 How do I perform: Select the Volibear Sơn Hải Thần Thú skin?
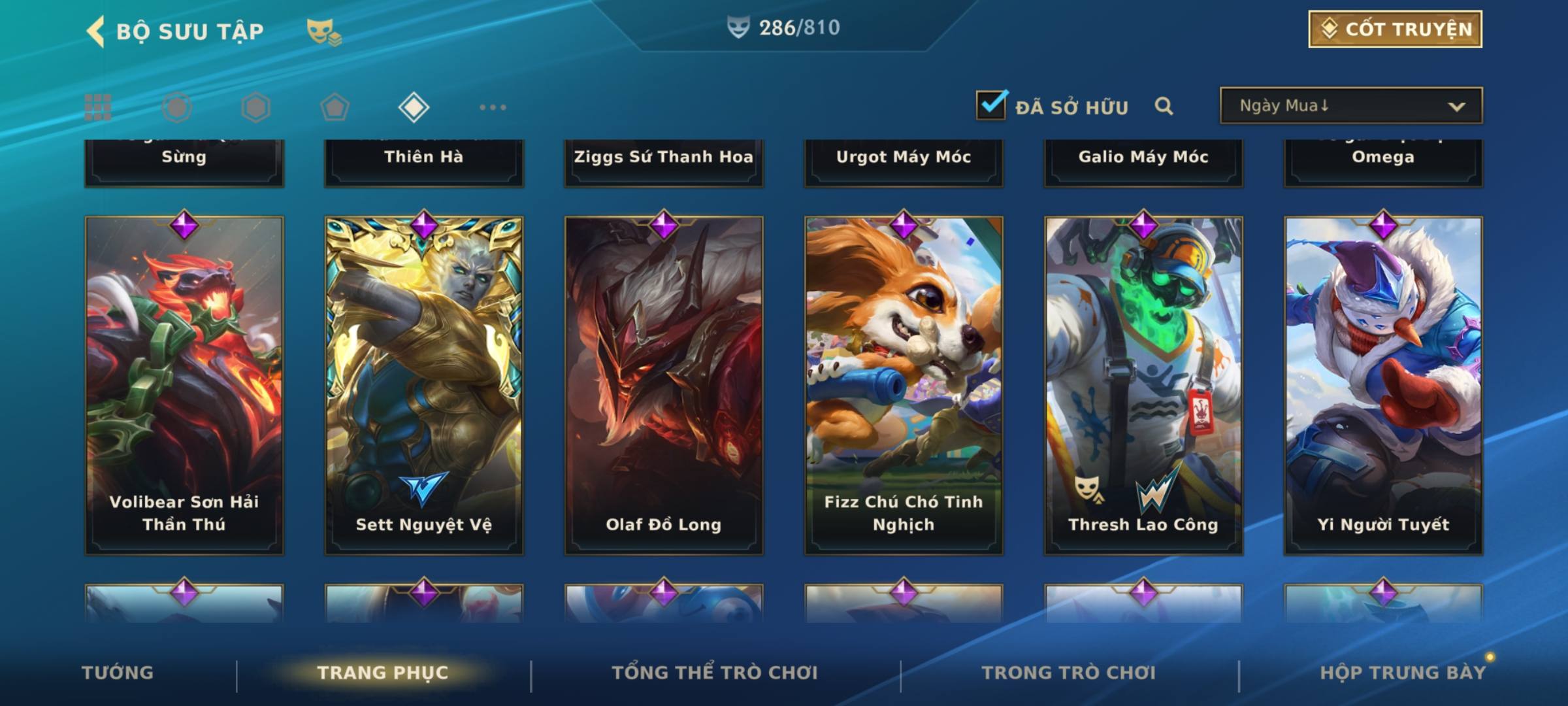pyautogui.click(x=184, y=386)
